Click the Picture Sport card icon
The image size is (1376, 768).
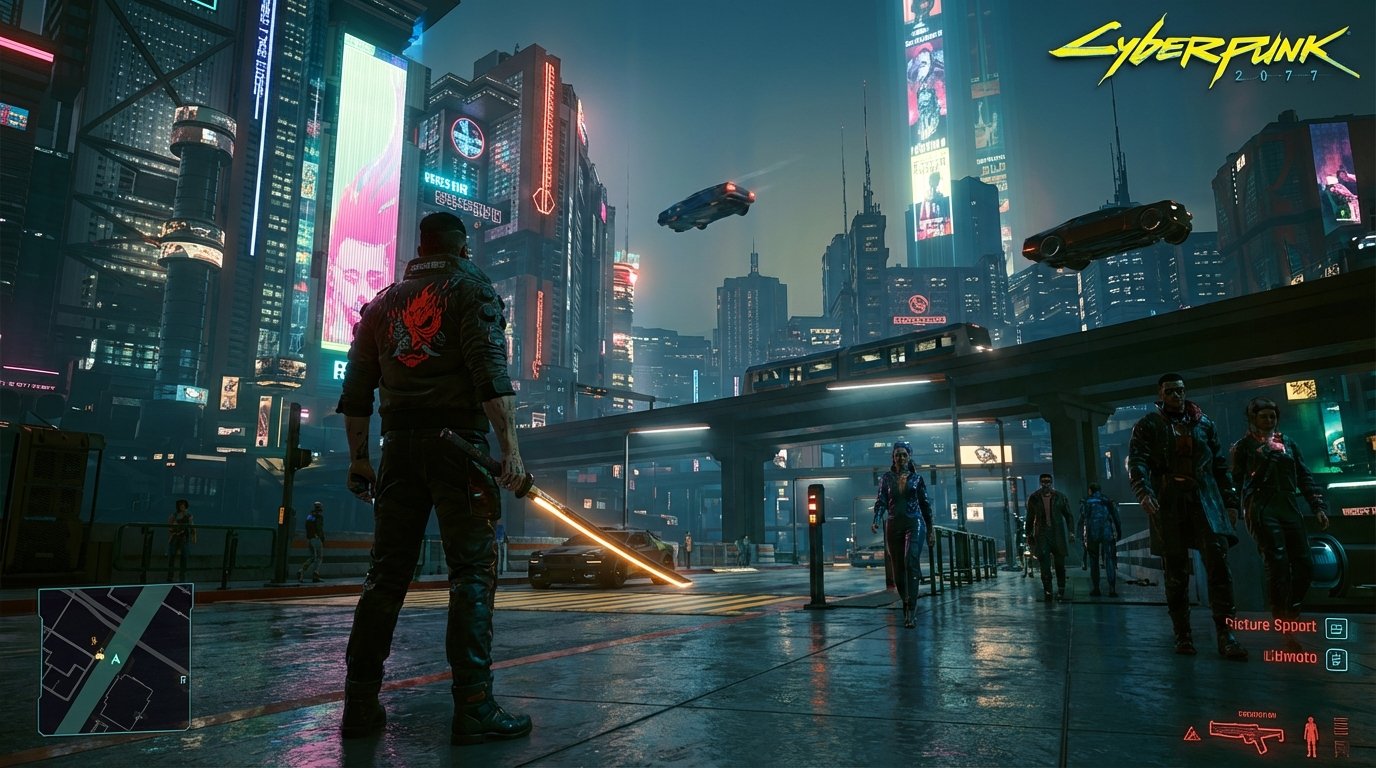tap(1336, 627)
